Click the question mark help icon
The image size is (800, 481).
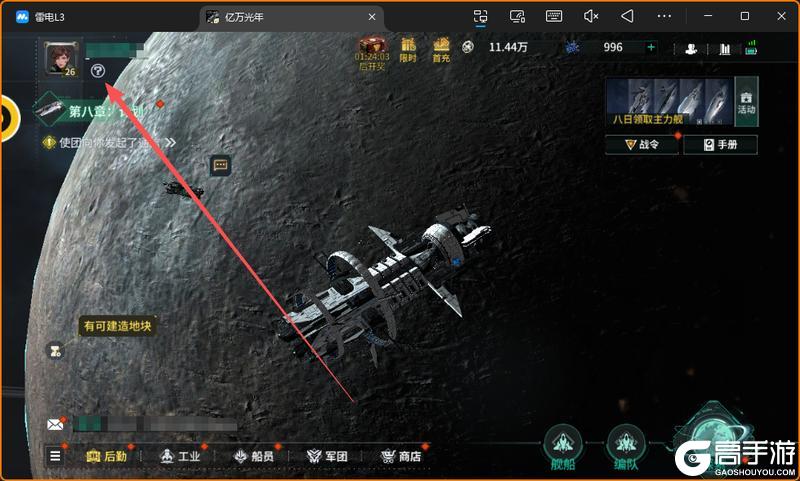click(x=97, y=71)
